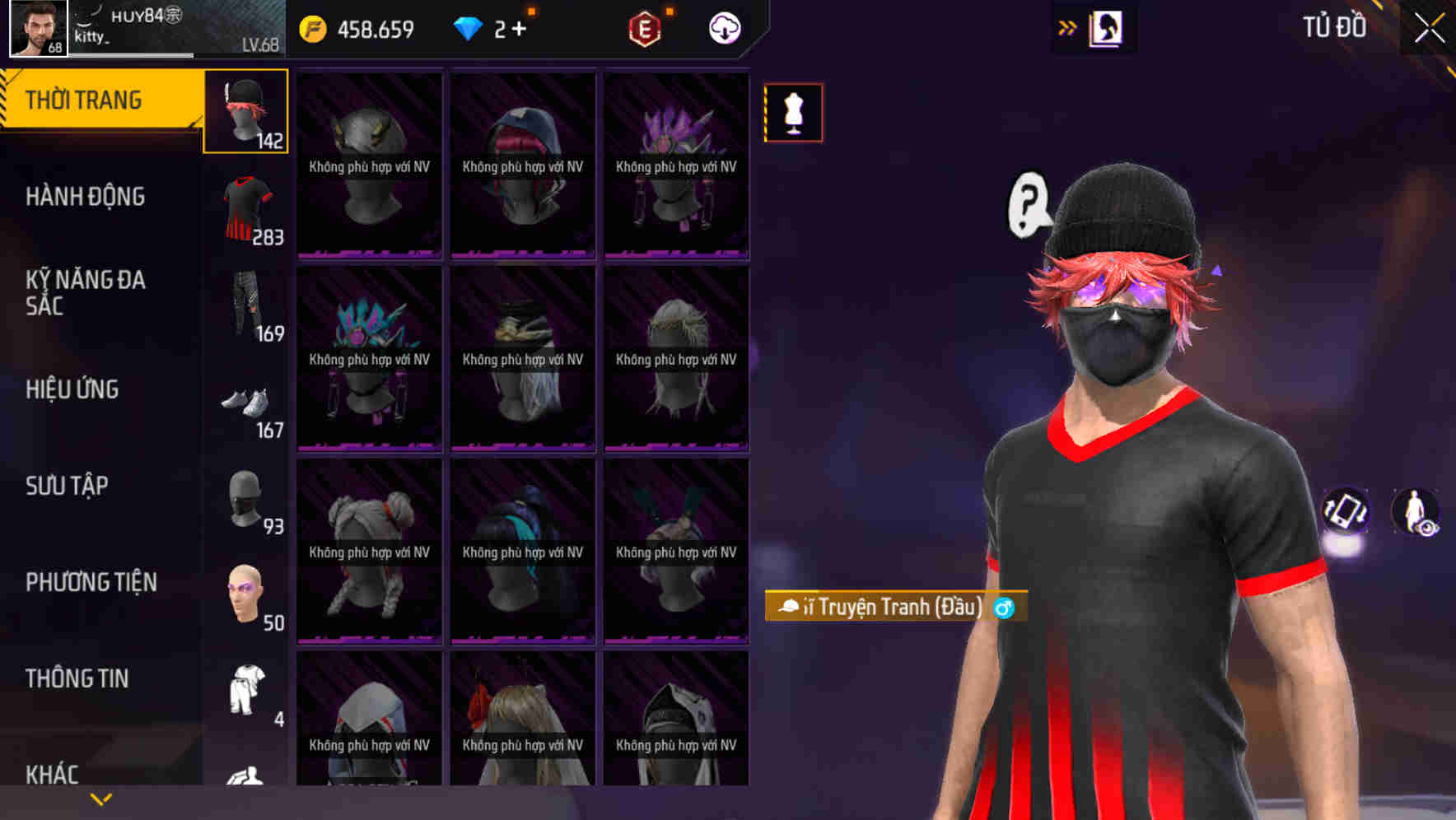The width and height of the screenshot is (1456, 820).
Task: Open the character portrait card icon near top
Action: (1106, 27)
